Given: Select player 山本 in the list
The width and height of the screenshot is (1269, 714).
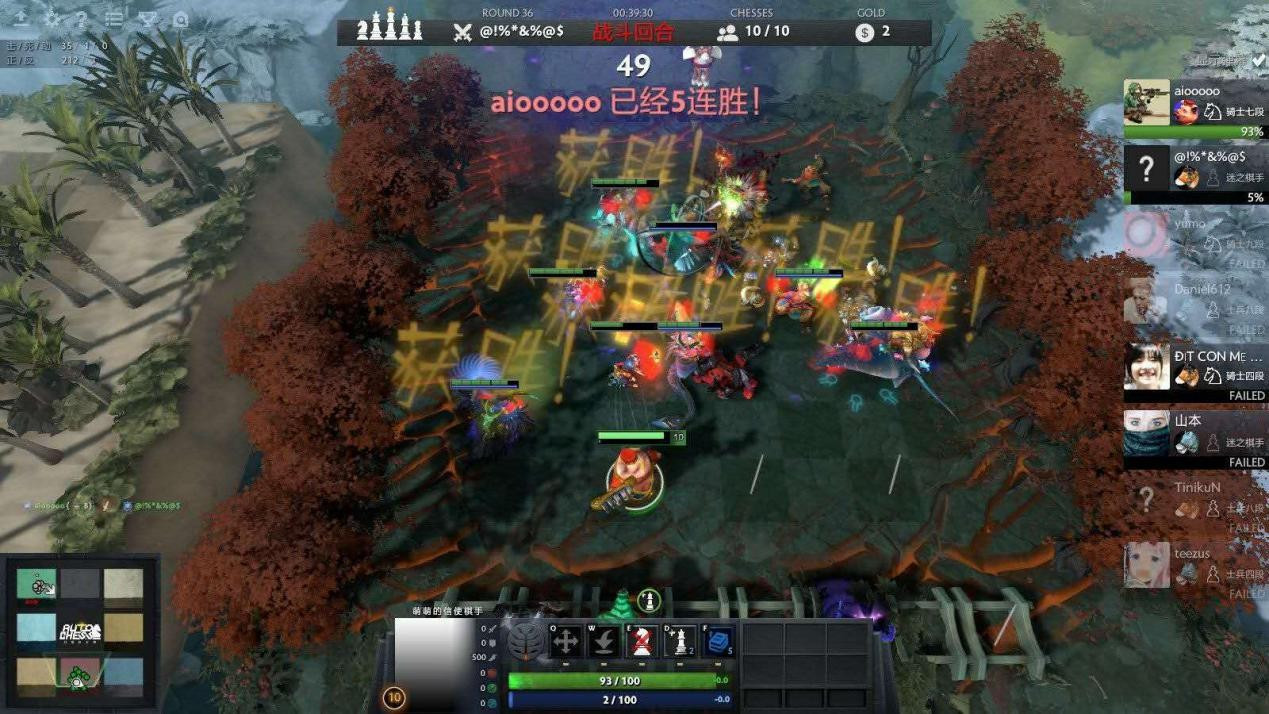Looking at the screenshot, I should (1194, 438).
